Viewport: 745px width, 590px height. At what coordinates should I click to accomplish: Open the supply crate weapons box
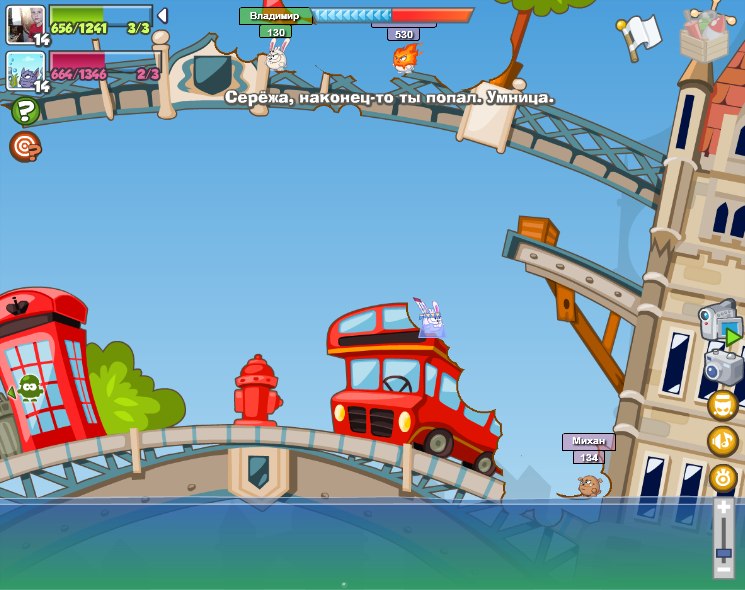(x=703, y=32)
